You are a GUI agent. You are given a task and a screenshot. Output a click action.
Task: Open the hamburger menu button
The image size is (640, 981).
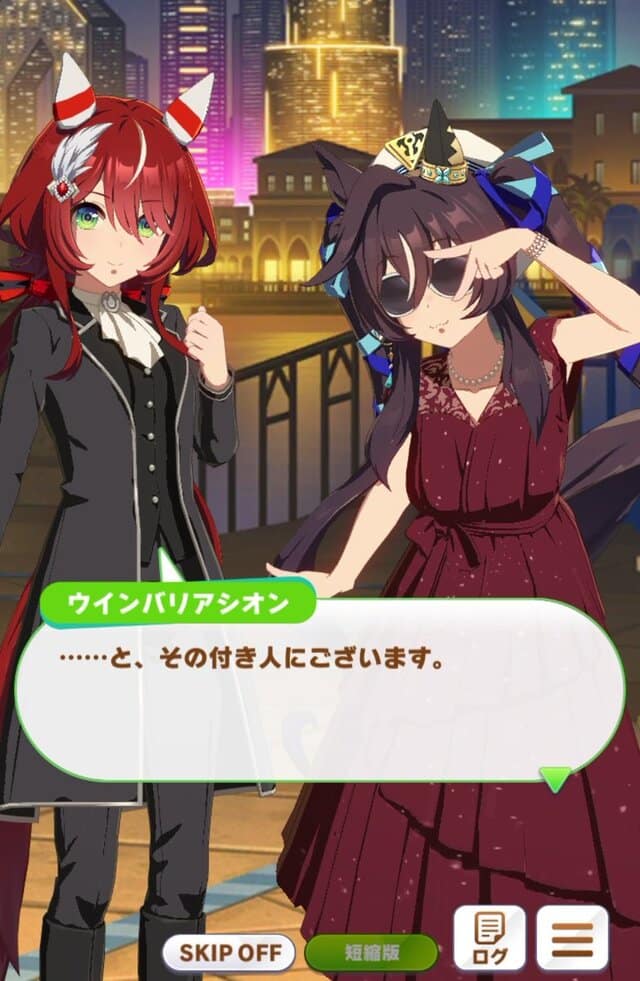click(572, 938)
